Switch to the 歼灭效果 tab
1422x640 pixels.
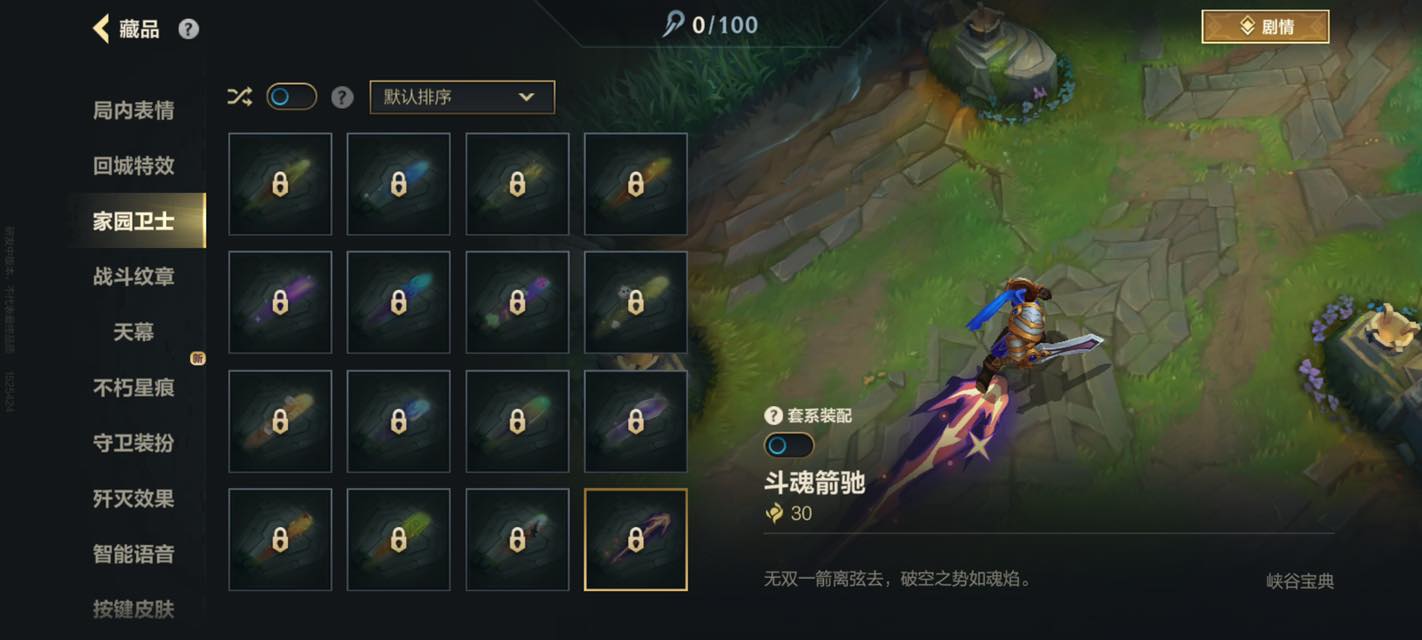pos(134,498)
